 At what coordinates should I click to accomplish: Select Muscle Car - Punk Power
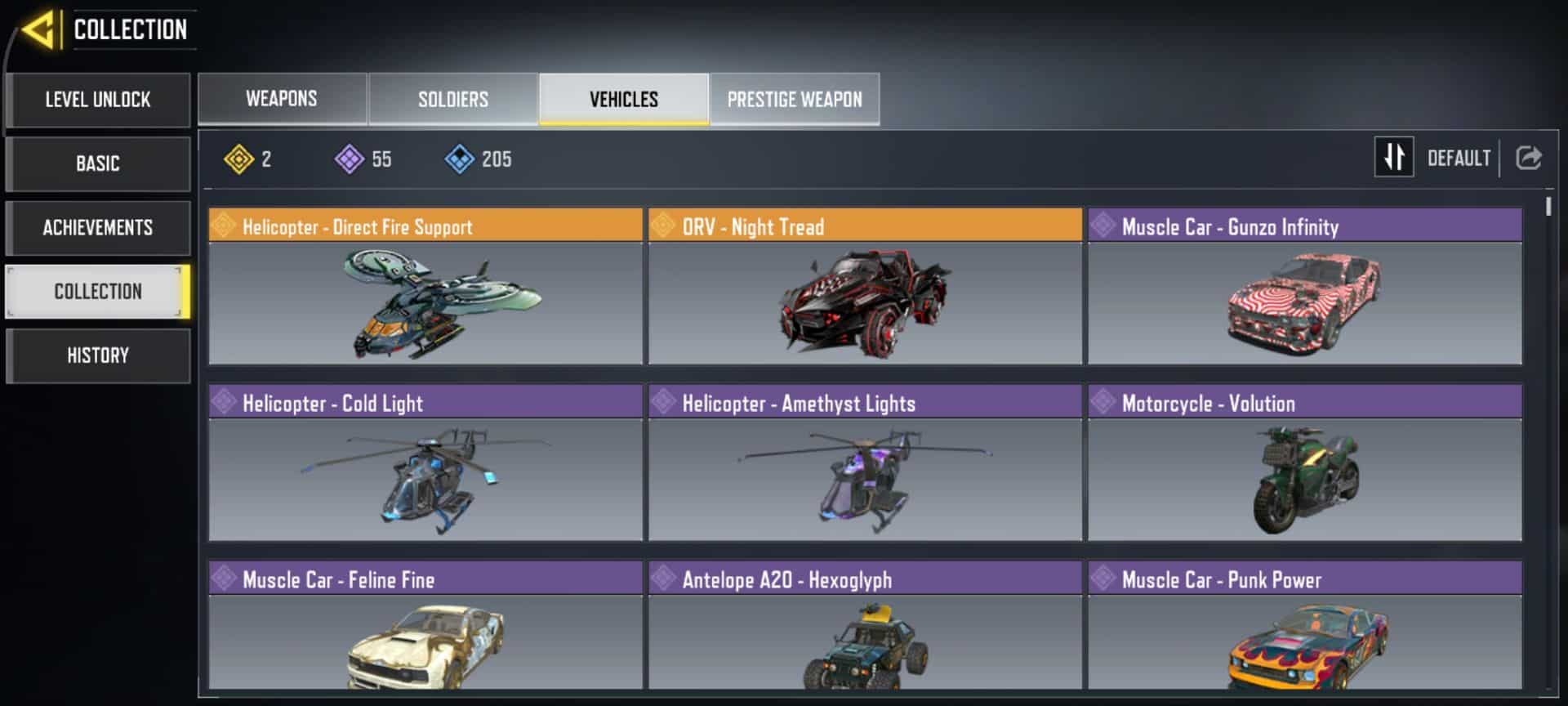coord(1304,629)
